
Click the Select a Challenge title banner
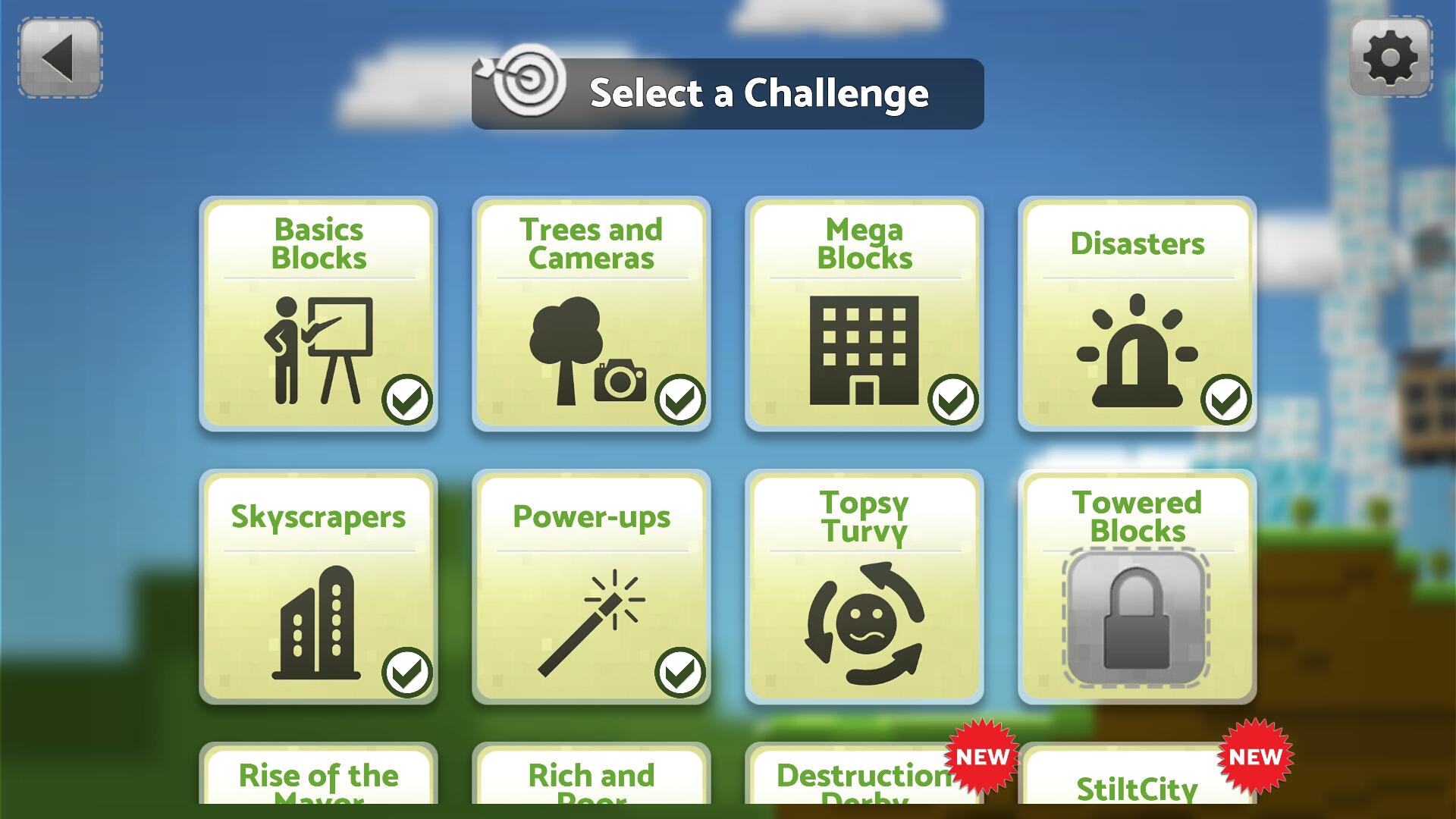758,93
